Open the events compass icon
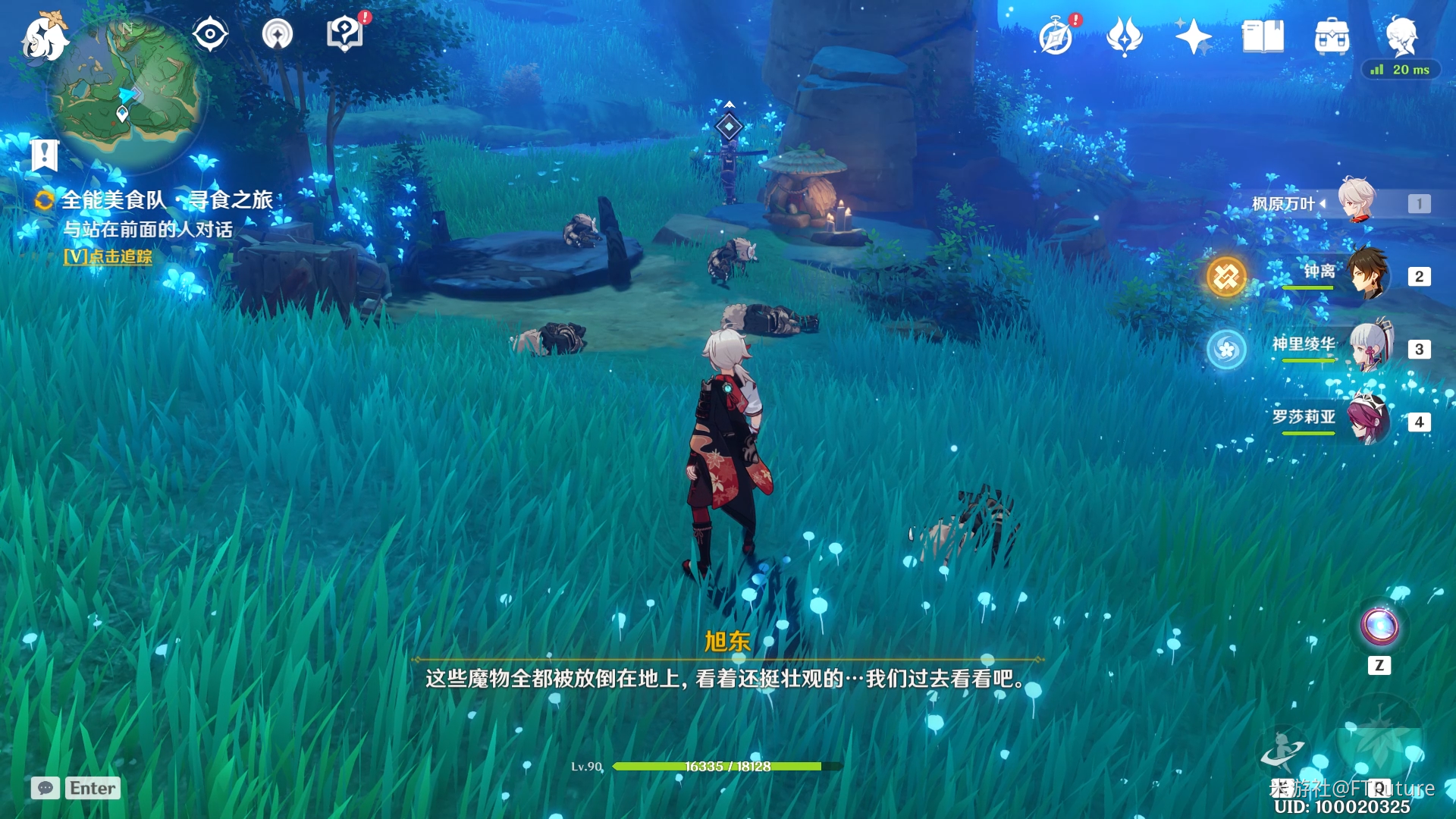The width and height of the screenshot is (1456, 819). click(x=1056, y=36)
